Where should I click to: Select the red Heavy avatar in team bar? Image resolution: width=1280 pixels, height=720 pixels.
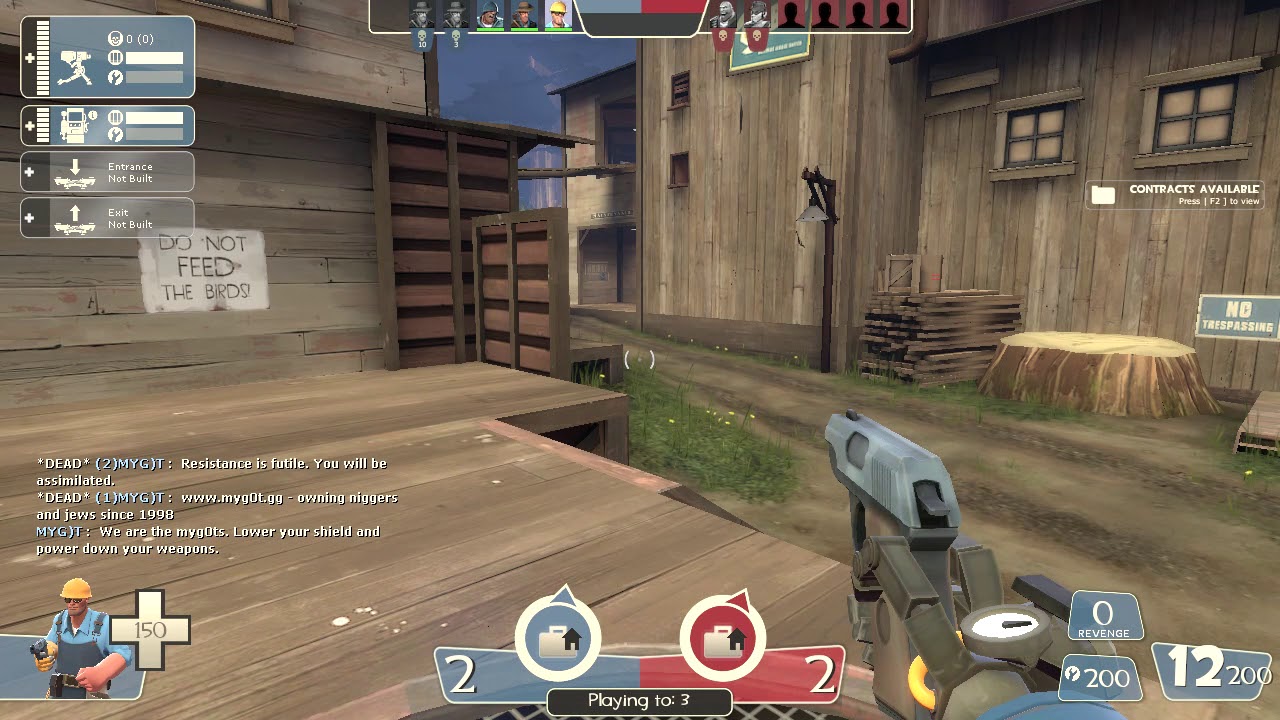click(x=723, y=15)
